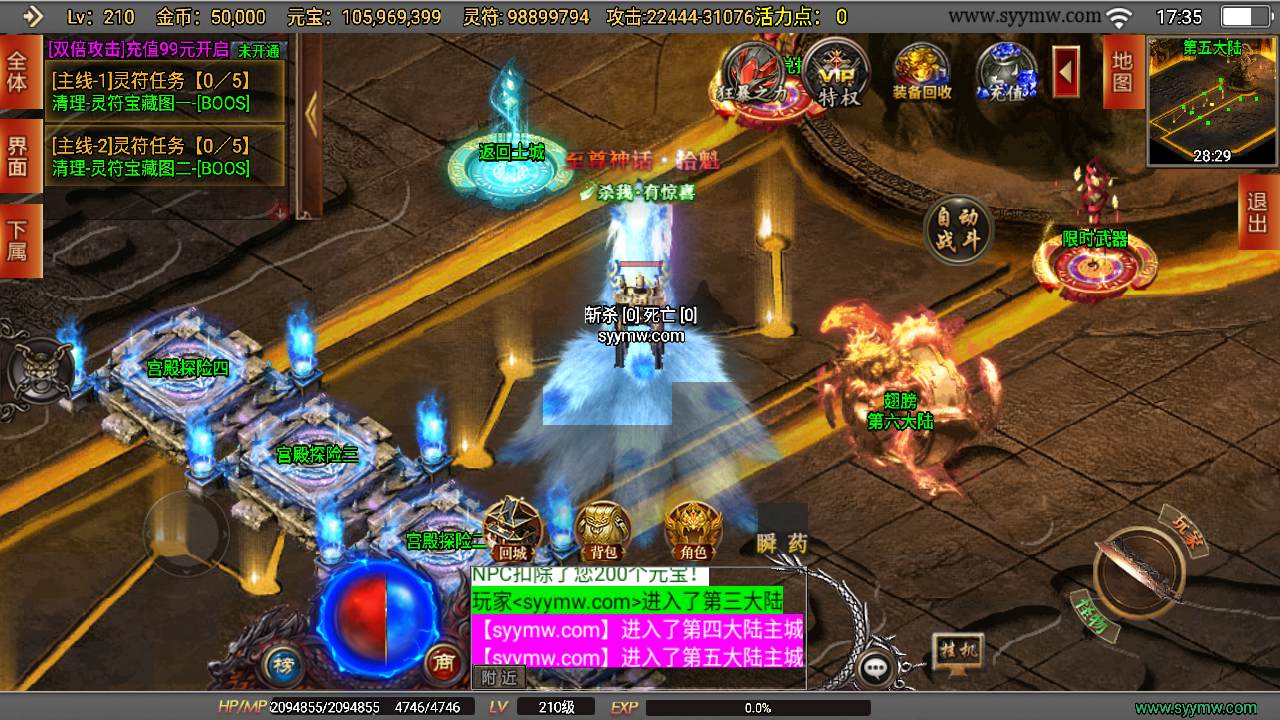Open the 商 shop round button
Screen dimensions: 1280x720
[x=441, y=663]
